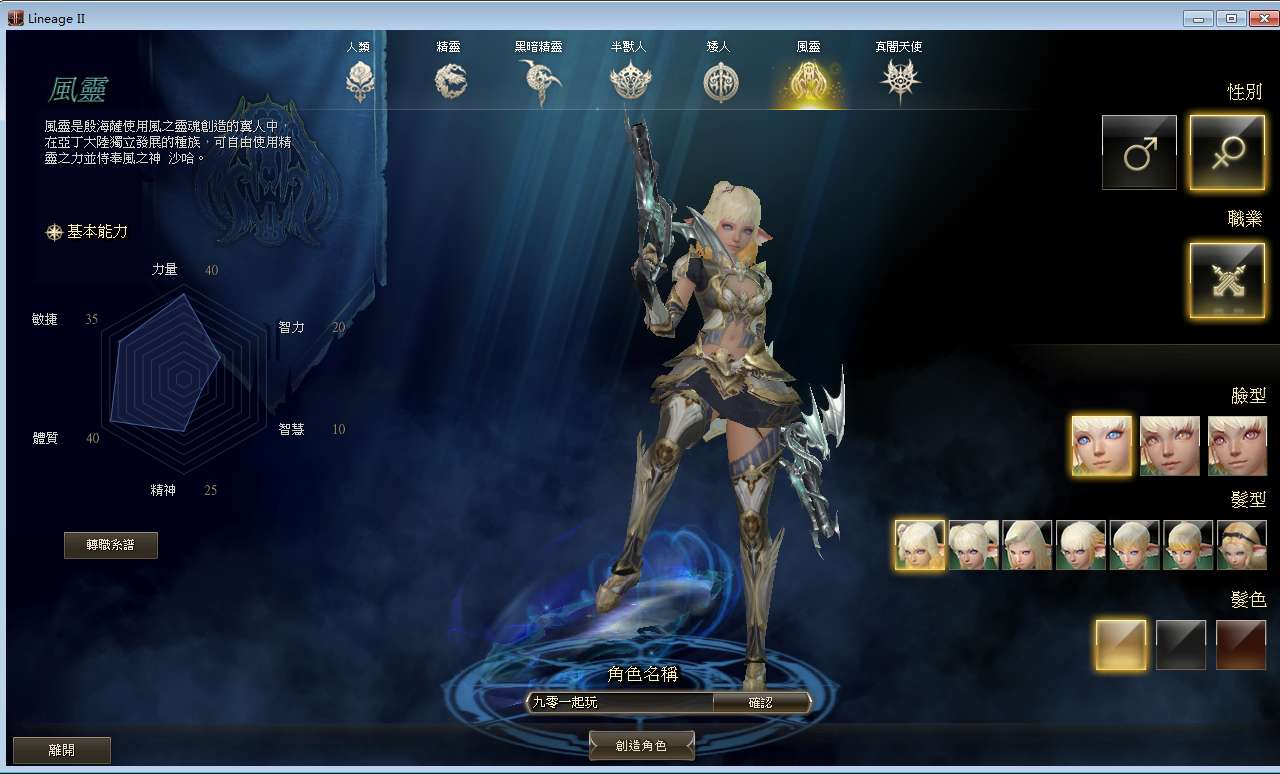Switch to the 真闇天使 race
The image size is (1280, 774).
(899, 80)
